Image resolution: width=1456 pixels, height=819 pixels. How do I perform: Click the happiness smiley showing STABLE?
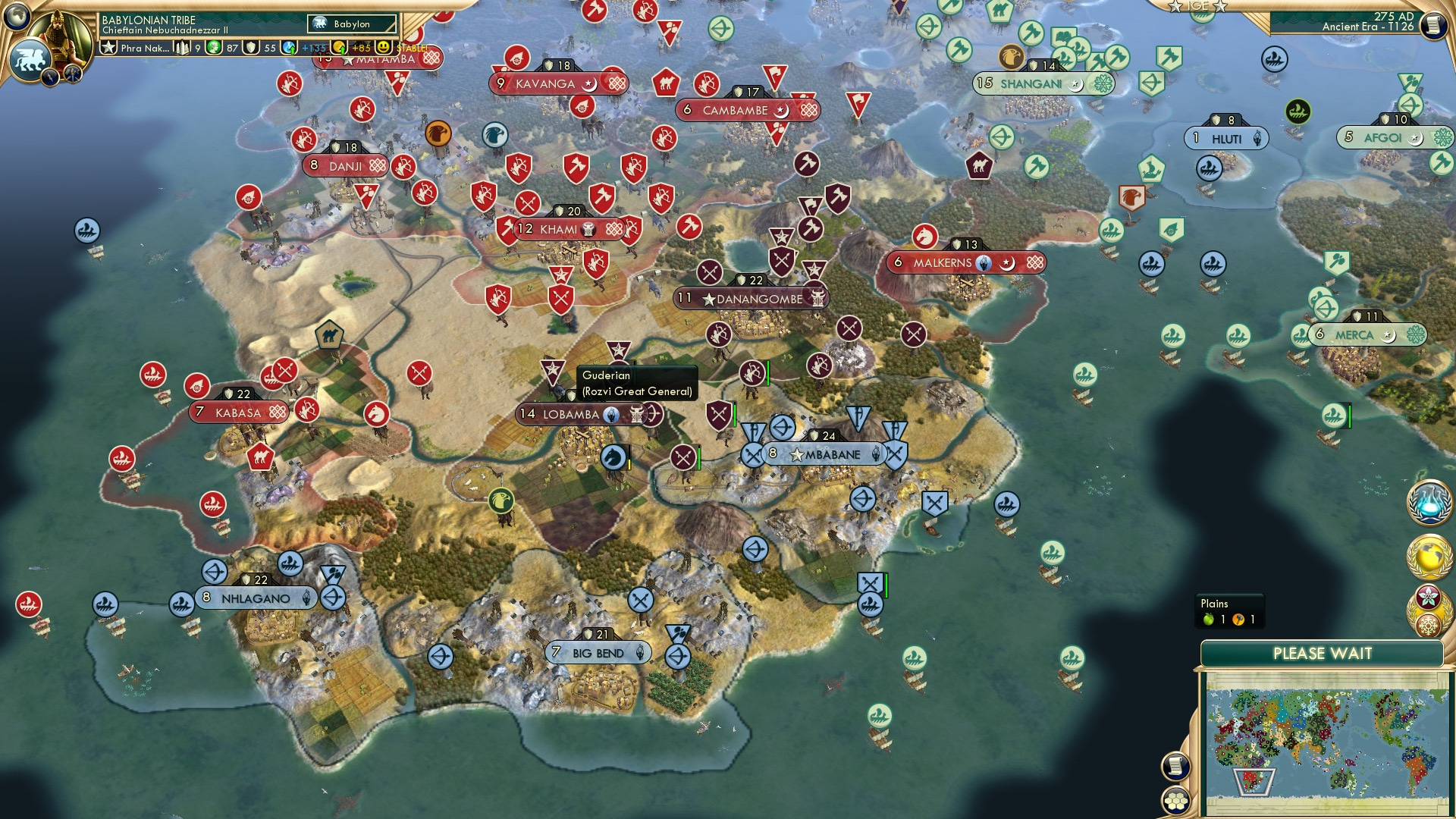click(x=384, y=47)
